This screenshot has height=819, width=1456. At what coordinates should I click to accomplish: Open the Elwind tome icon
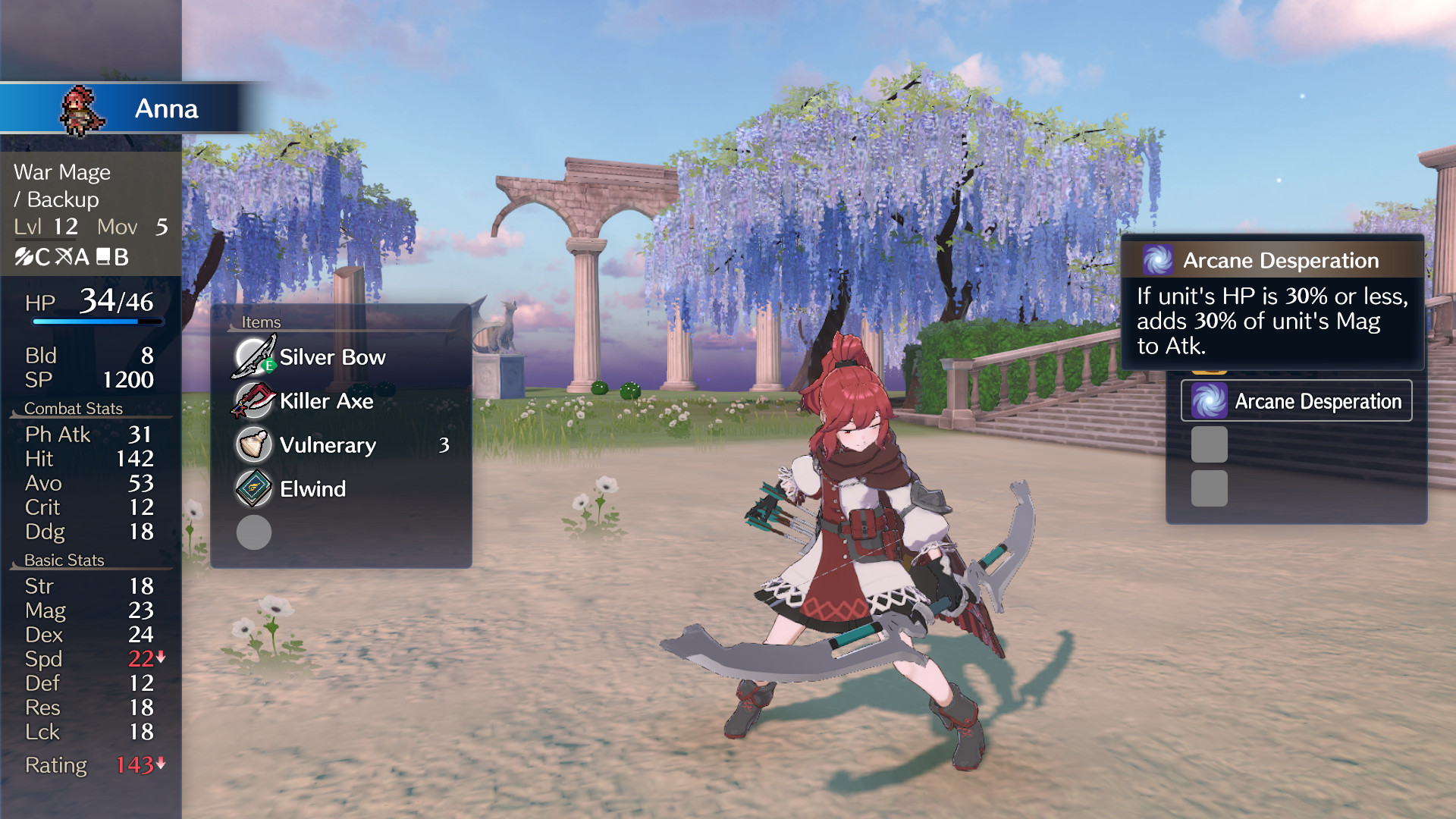click(x=253, y=489)
